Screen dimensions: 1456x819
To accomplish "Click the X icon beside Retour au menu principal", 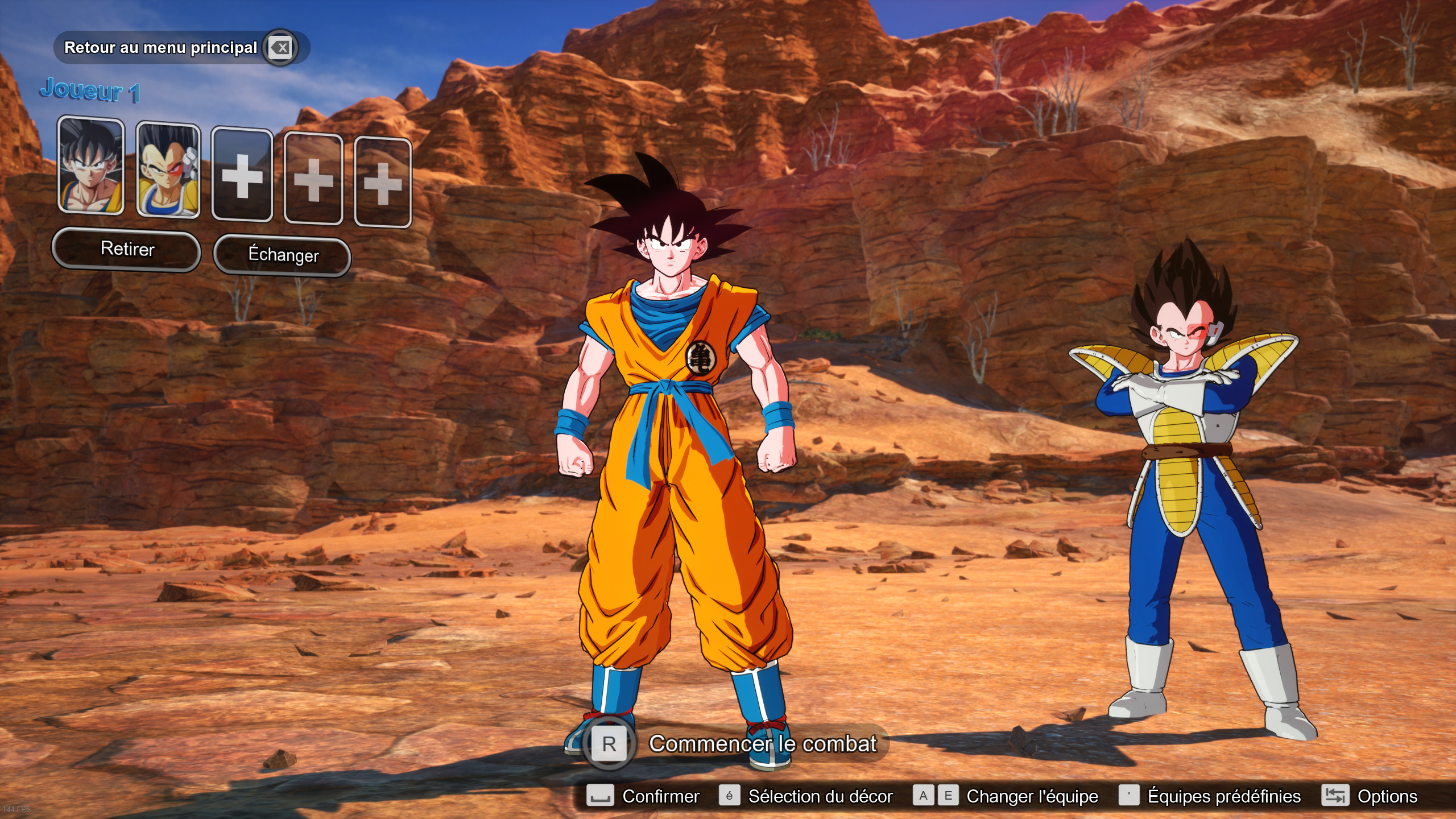I will click(x=280, y=48).
